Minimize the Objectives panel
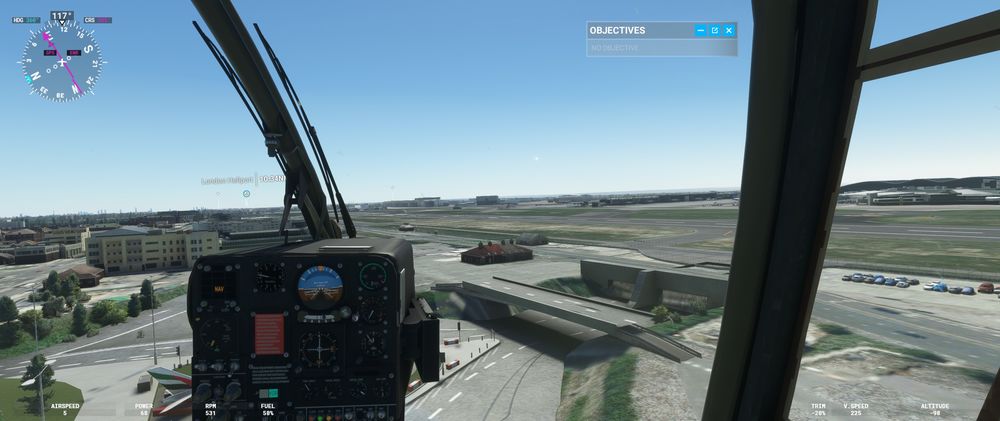 coord(700,31)
